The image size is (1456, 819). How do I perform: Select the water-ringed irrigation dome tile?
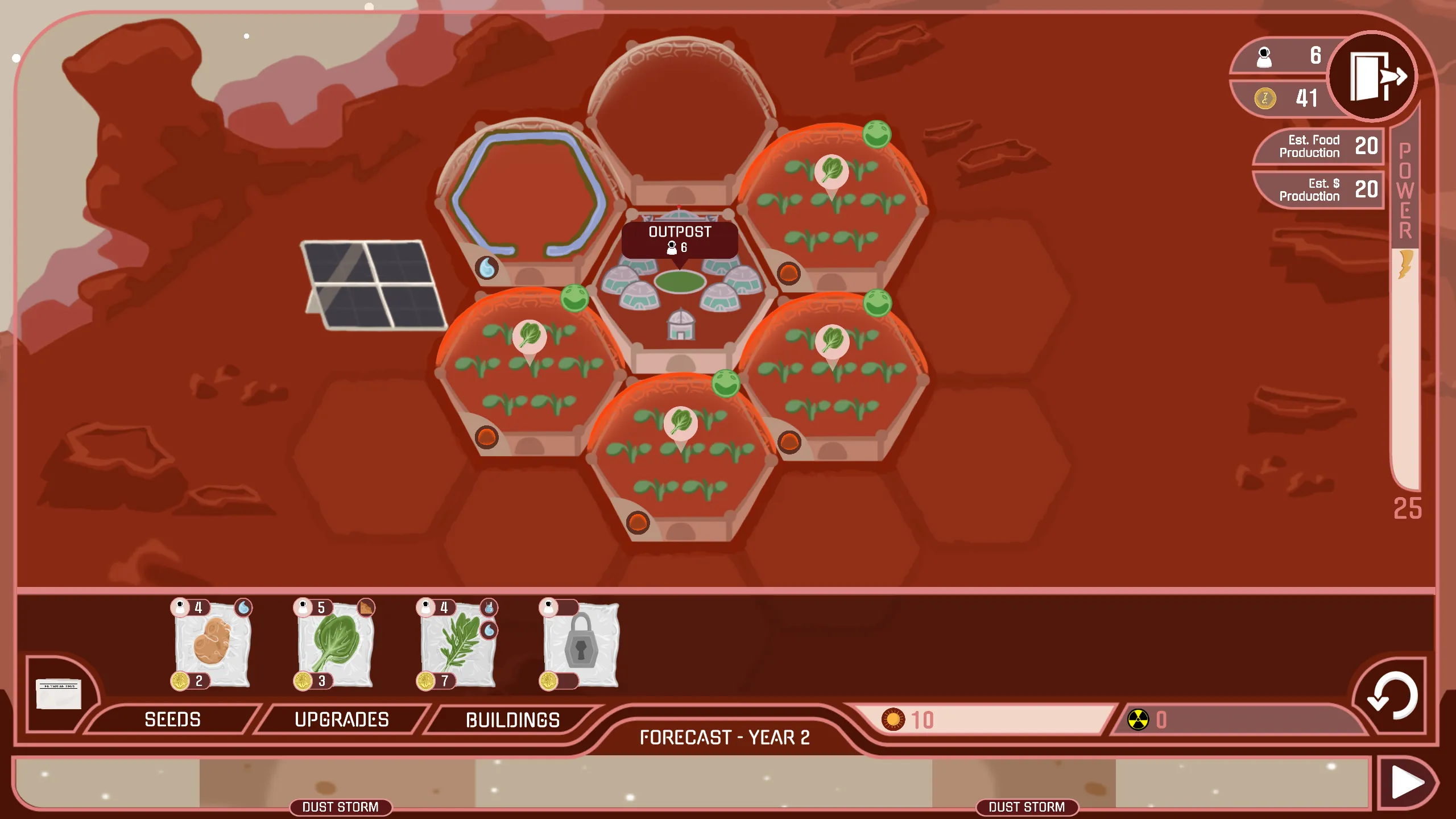[x=529, y=199]
